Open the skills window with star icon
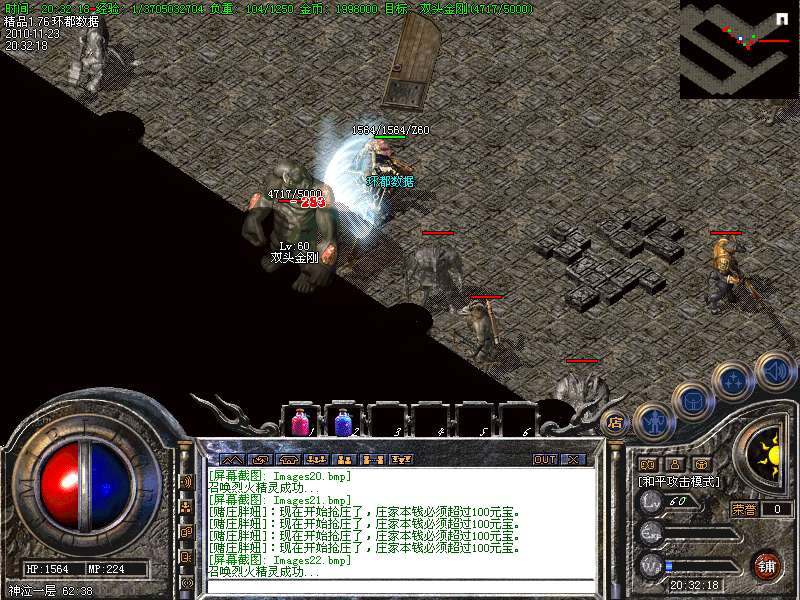Screen dimensions: 800x600 (733, 380)
